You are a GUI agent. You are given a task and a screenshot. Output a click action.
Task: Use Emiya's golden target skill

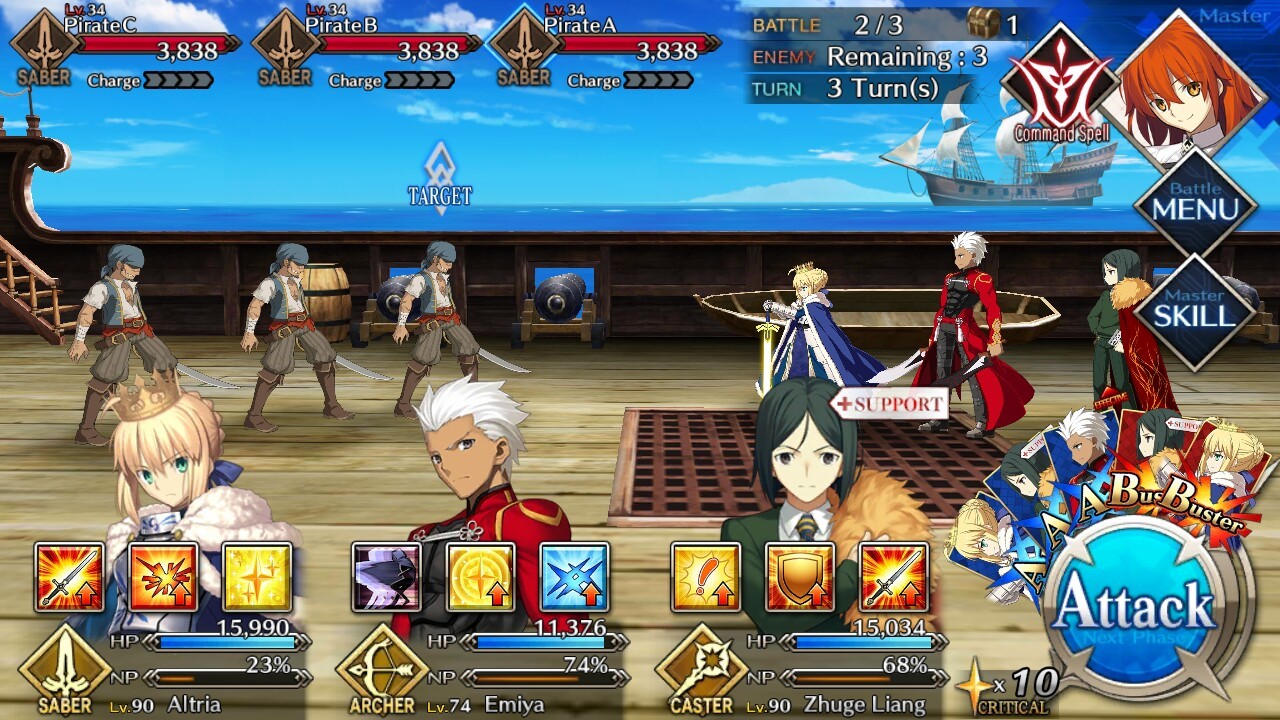pos(480,577)
